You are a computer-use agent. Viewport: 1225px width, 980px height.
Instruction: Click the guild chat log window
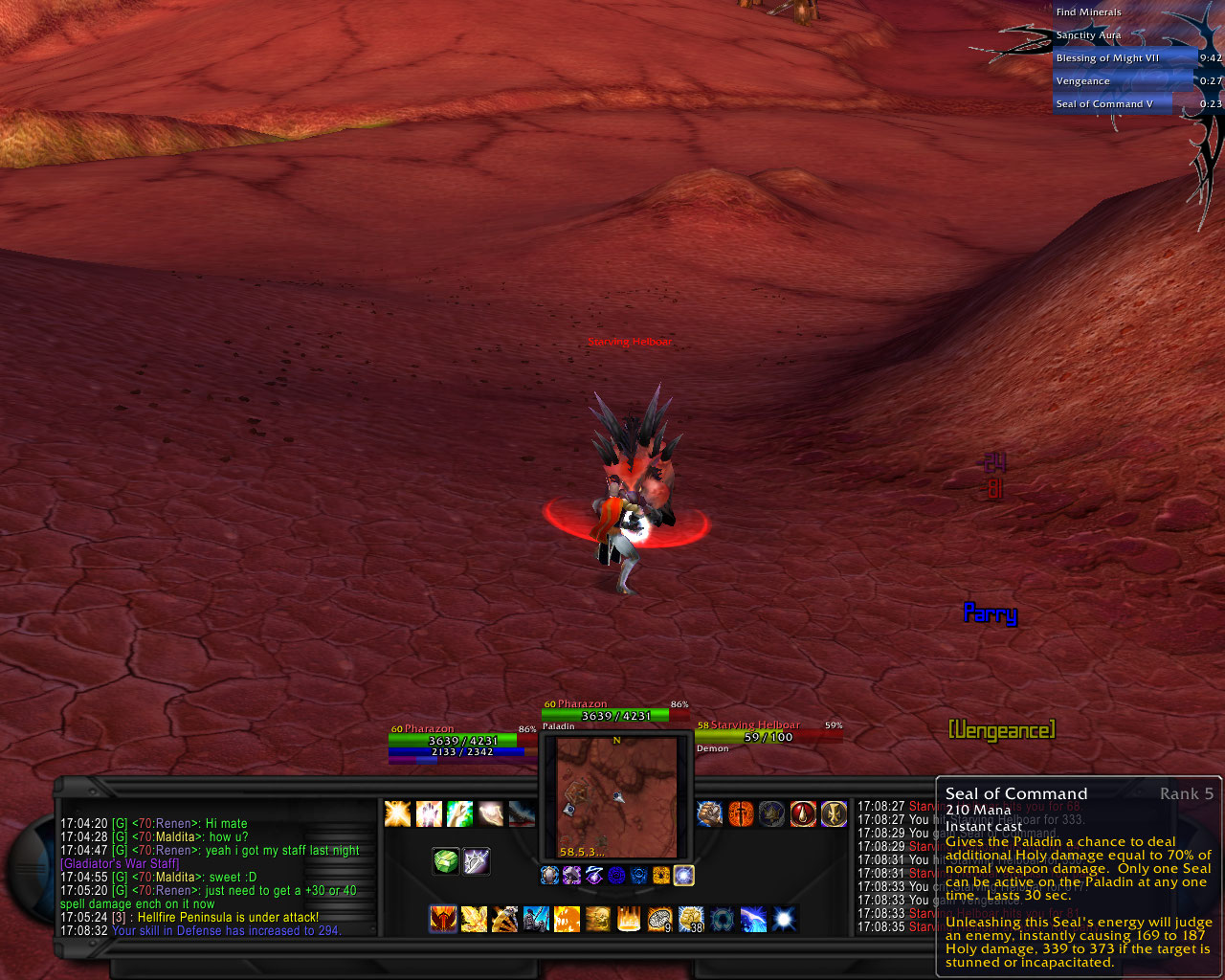(211, 876)
